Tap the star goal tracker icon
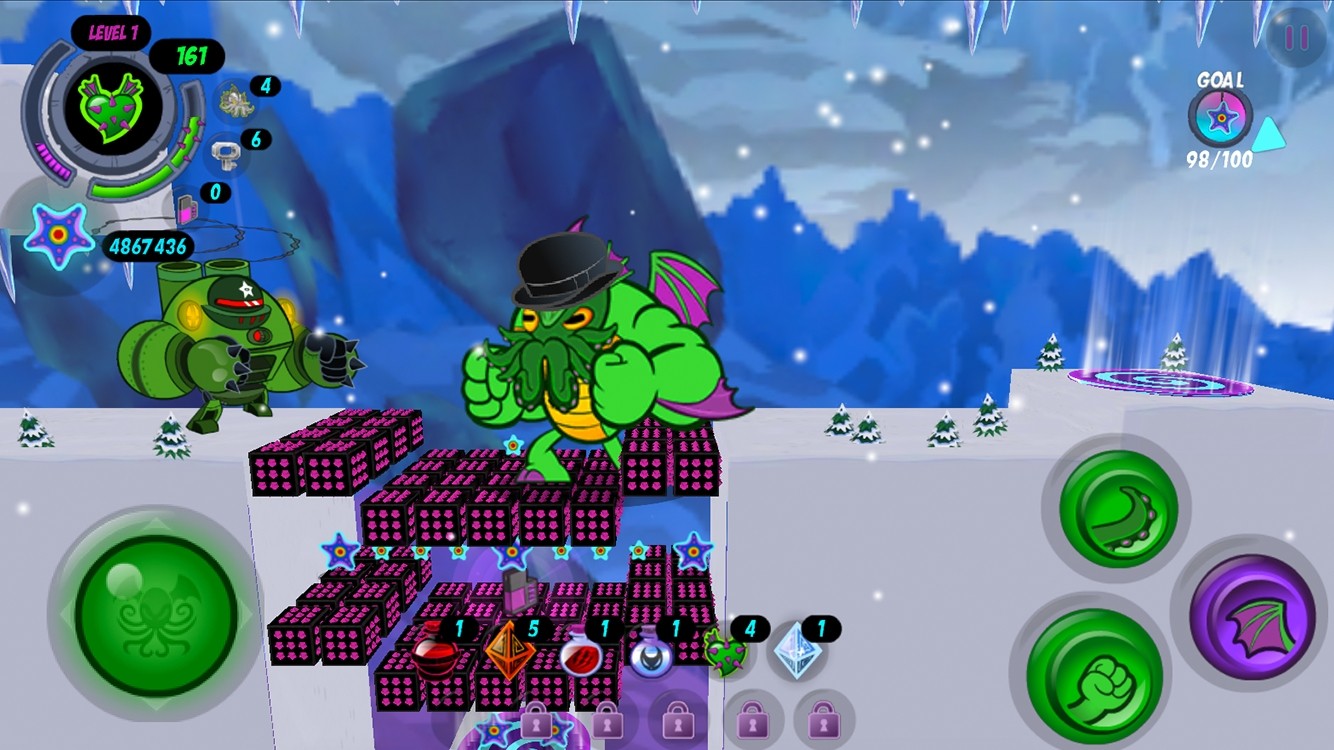Image resolution: width=1334 pixels, height=750 pixels. (1220, 117)
